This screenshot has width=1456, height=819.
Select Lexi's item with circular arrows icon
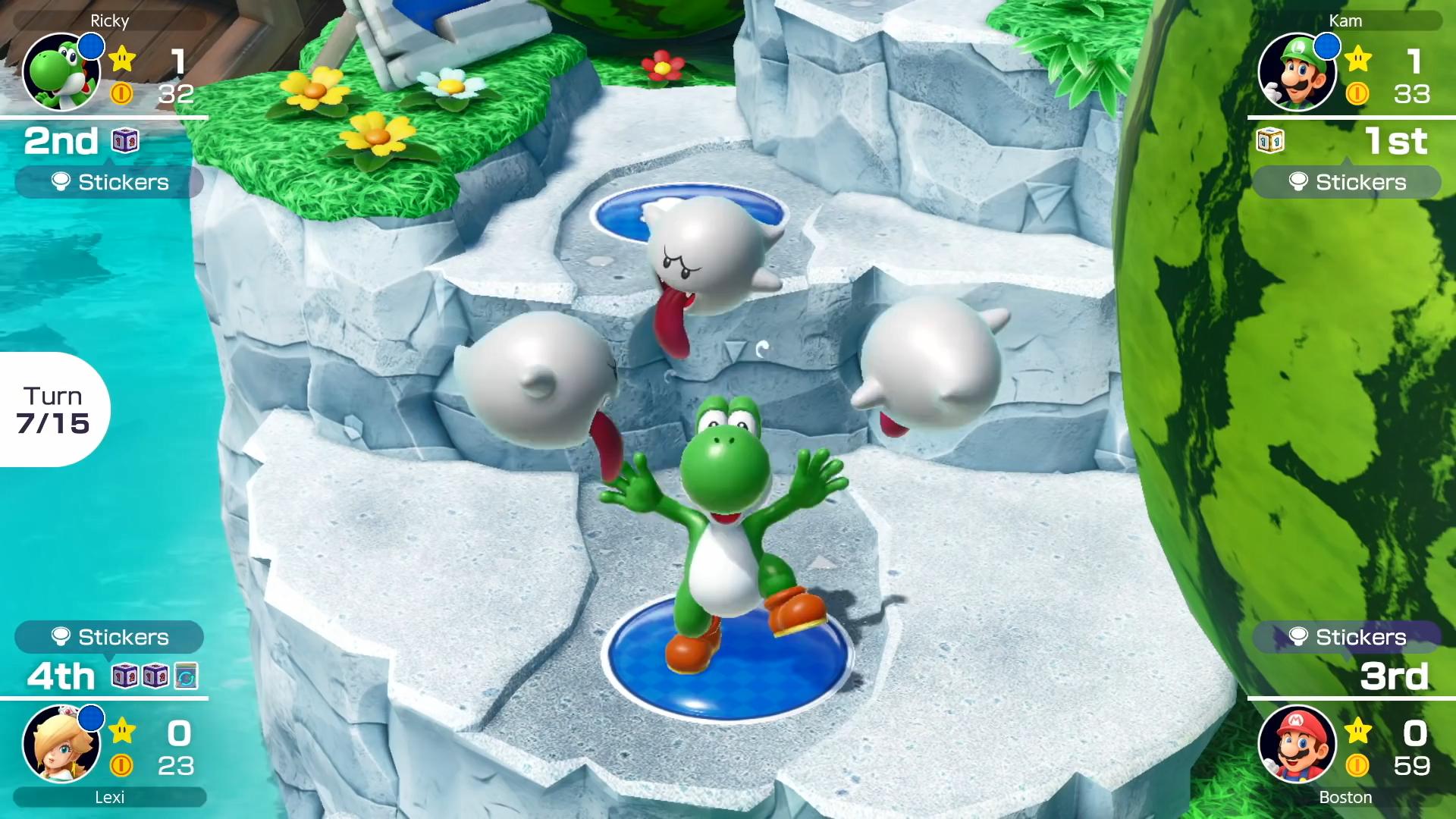186,675
